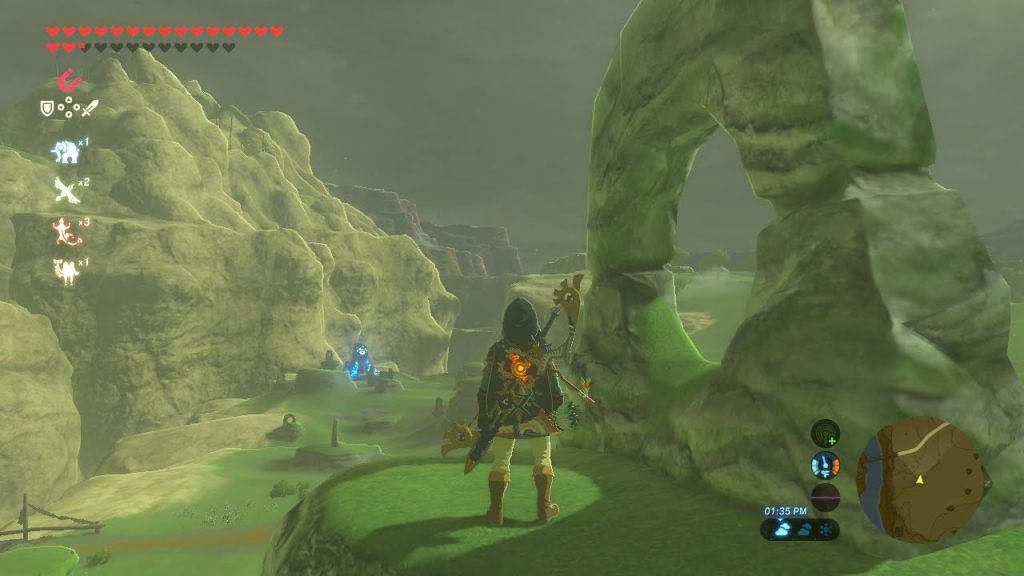Activate the bird champion ability icon
This screenshot has width=1024, height=576.
click(66, 190)
